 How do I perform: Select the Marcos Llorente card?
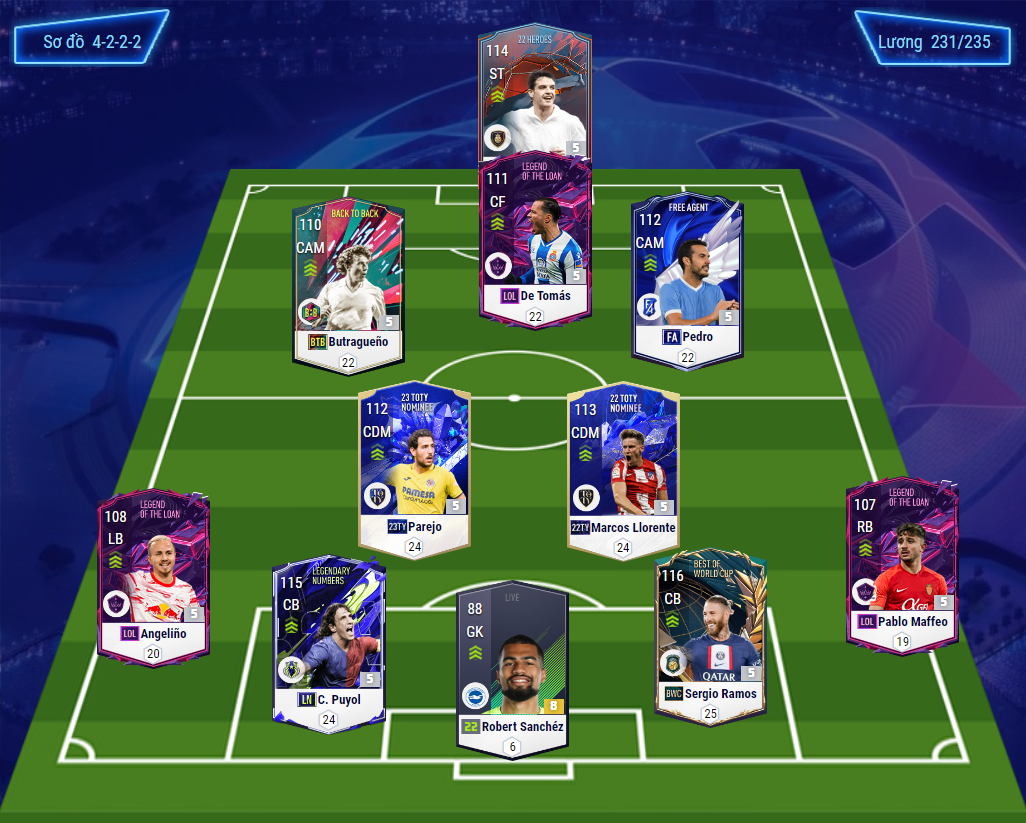point(623,465)
